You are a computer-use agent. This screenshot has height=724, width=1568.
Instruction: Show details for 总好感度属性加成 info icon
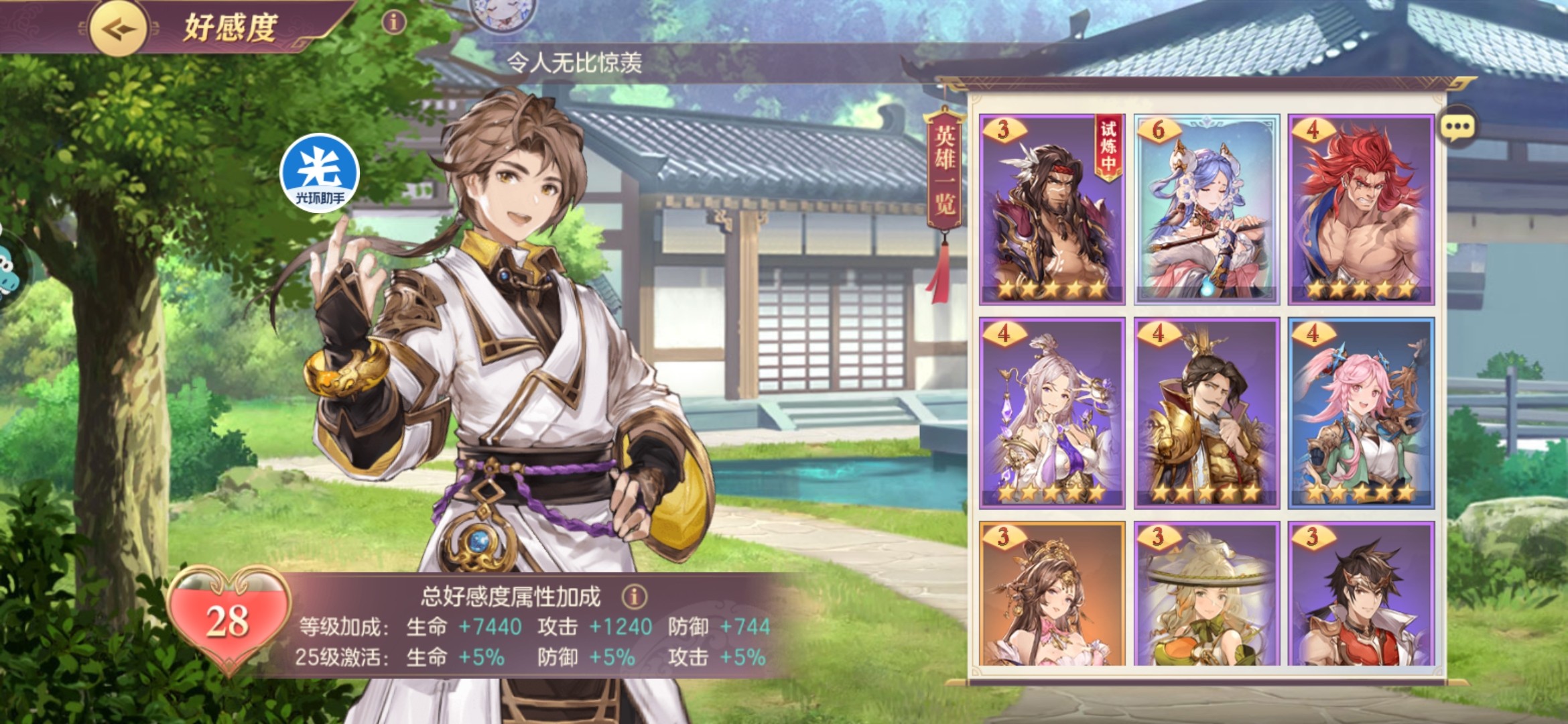coord(634,596)
